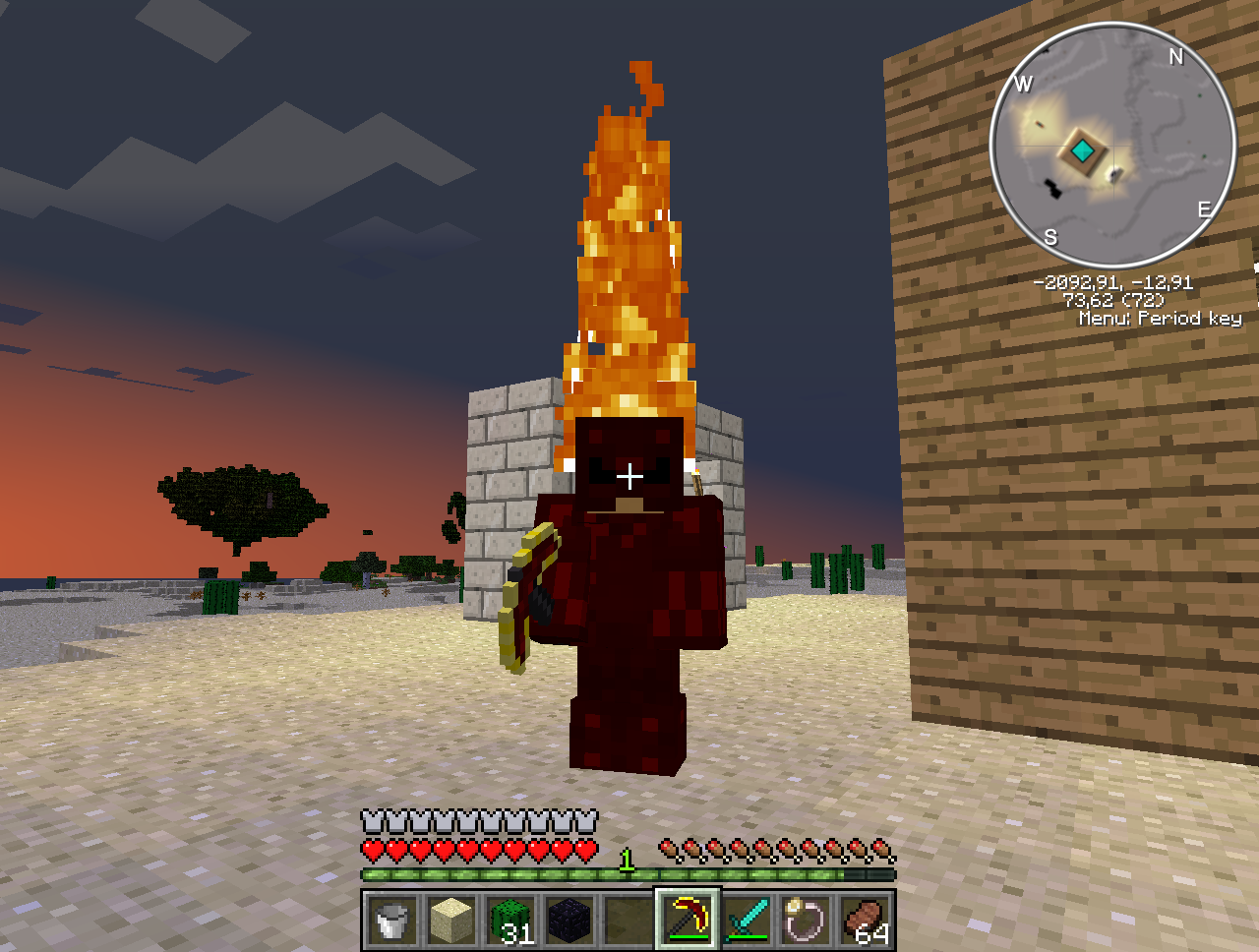Viewport: 1259px width, 952px height.
Task: Choose the cooked meat stack slot
Action: 866,921
